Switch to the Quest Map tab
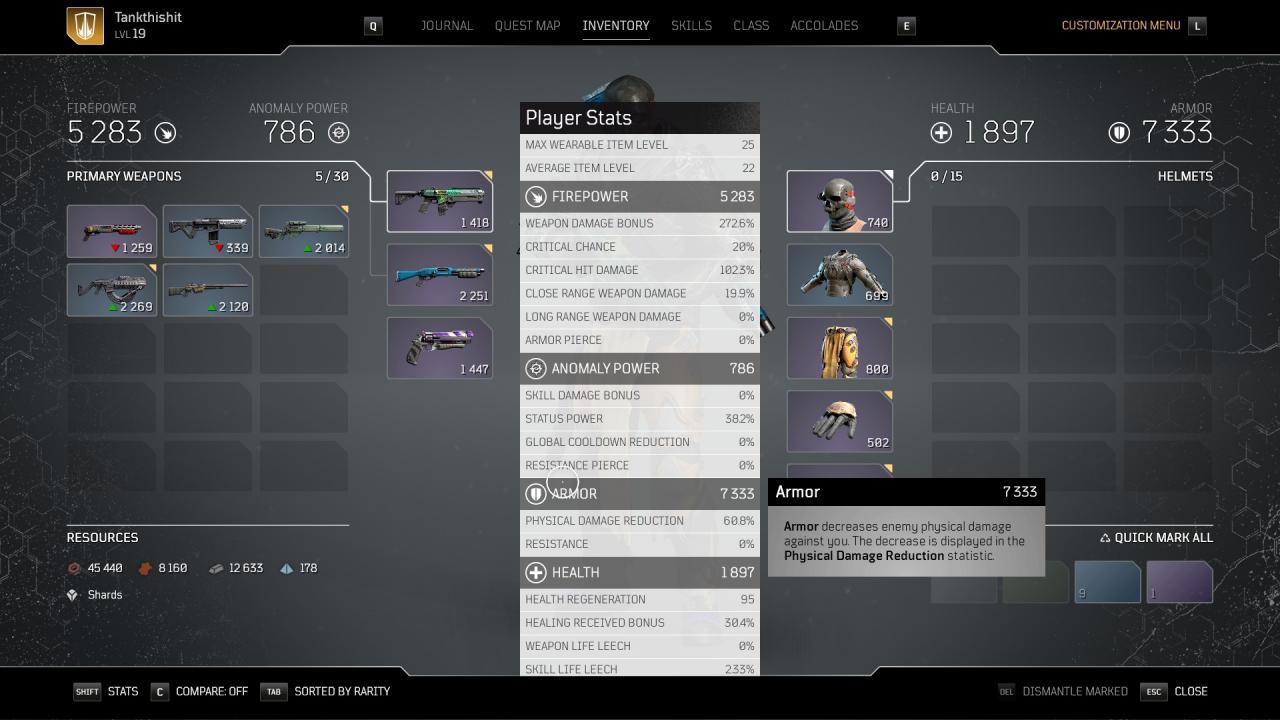Viewport: 1280px width, 720px height. [x=527, y=25]
